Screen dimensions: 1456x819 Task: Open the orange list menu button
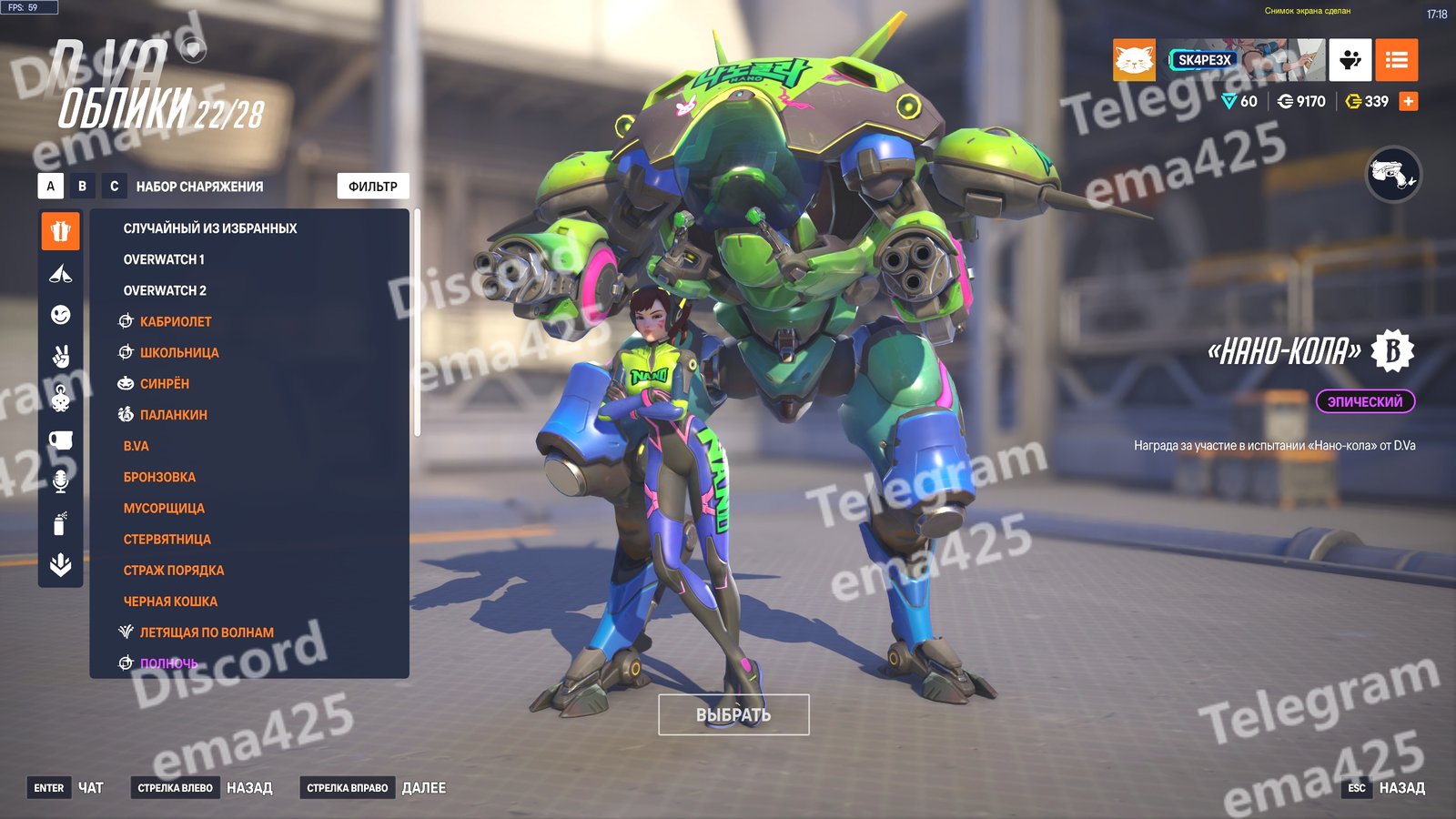point(1396,60)
